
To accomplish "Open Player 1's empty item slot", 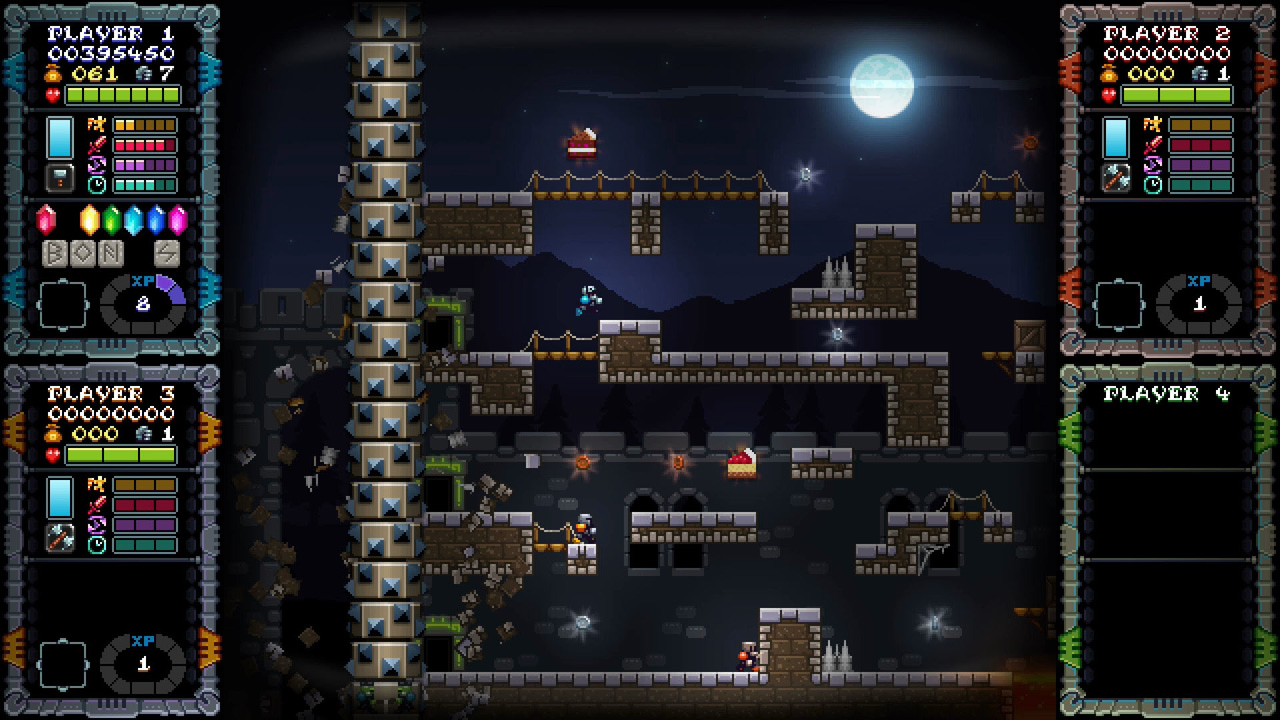I will point(64,303).
